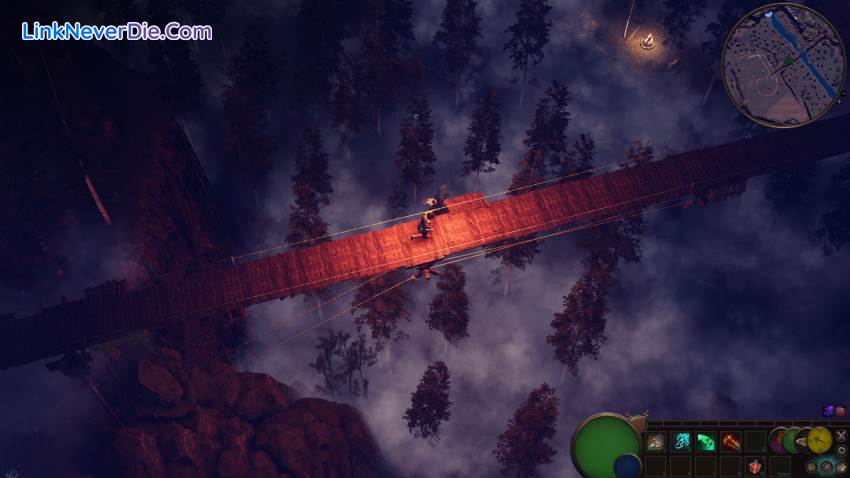Use the cyan lightning skill
Screen dimensions: 850x478
click(681, 441)
